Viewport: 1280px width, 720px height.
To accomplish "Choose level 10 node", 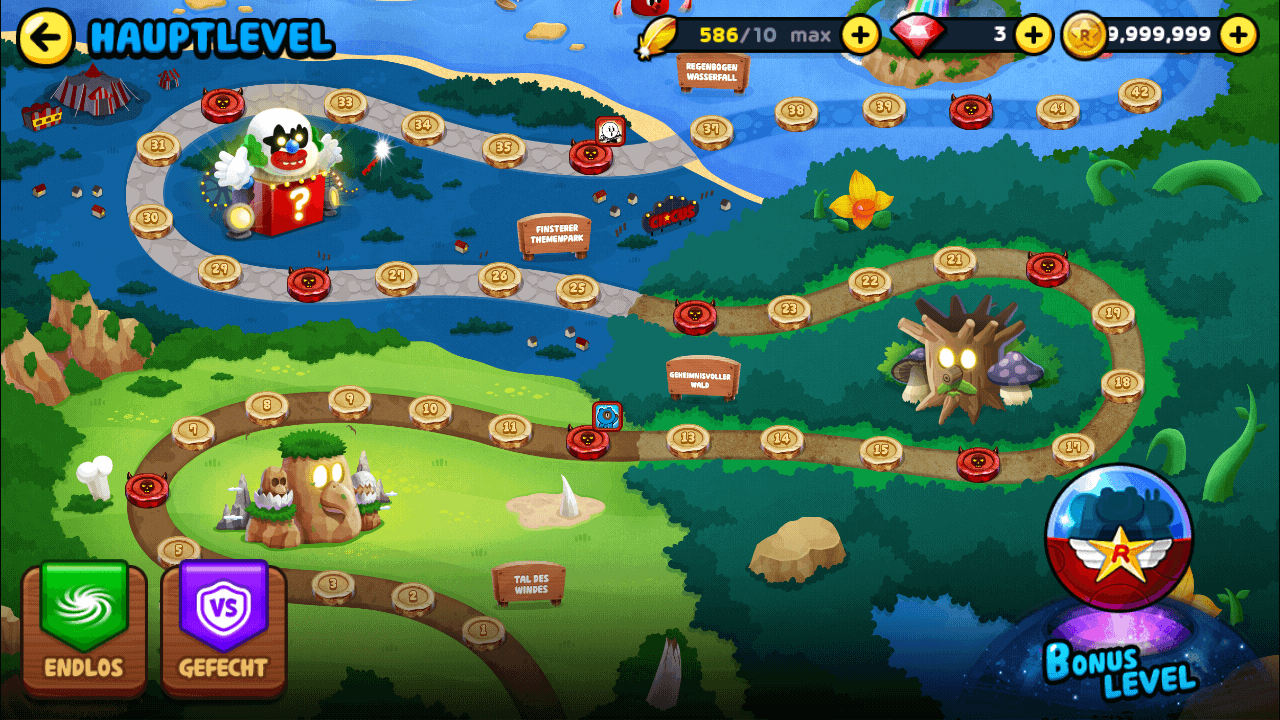I will tap(430, 409).
